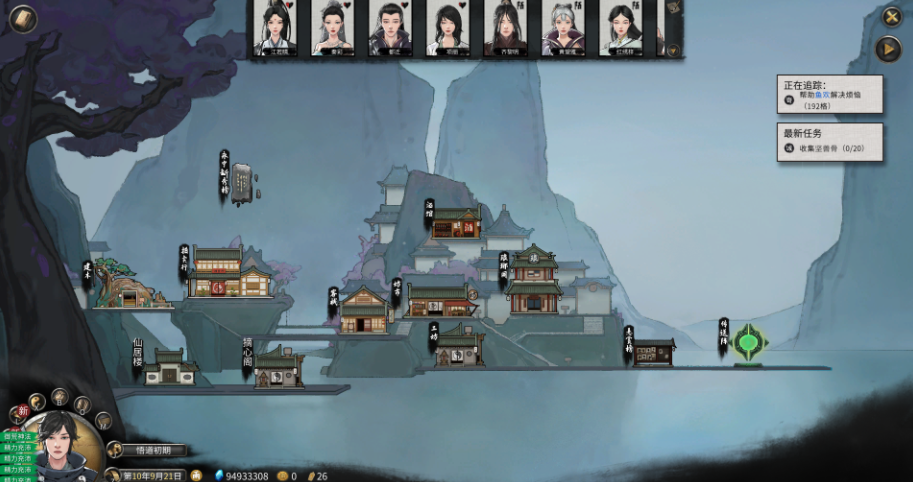Open the icon with the red 新 badge
Image resolution: width=913 pixels, height=482 pixels.
21,411
